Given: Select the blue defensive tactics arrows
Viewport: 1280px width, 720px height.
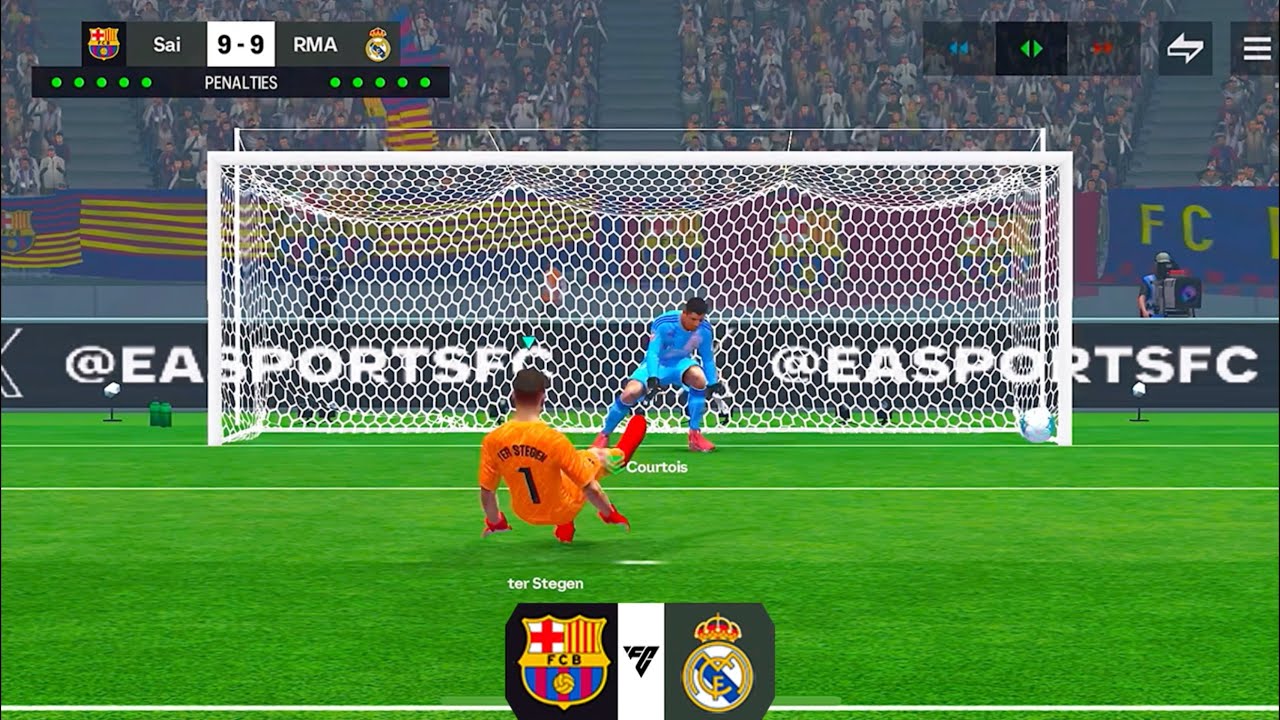Looking at the screenshot, I should 959,48.
